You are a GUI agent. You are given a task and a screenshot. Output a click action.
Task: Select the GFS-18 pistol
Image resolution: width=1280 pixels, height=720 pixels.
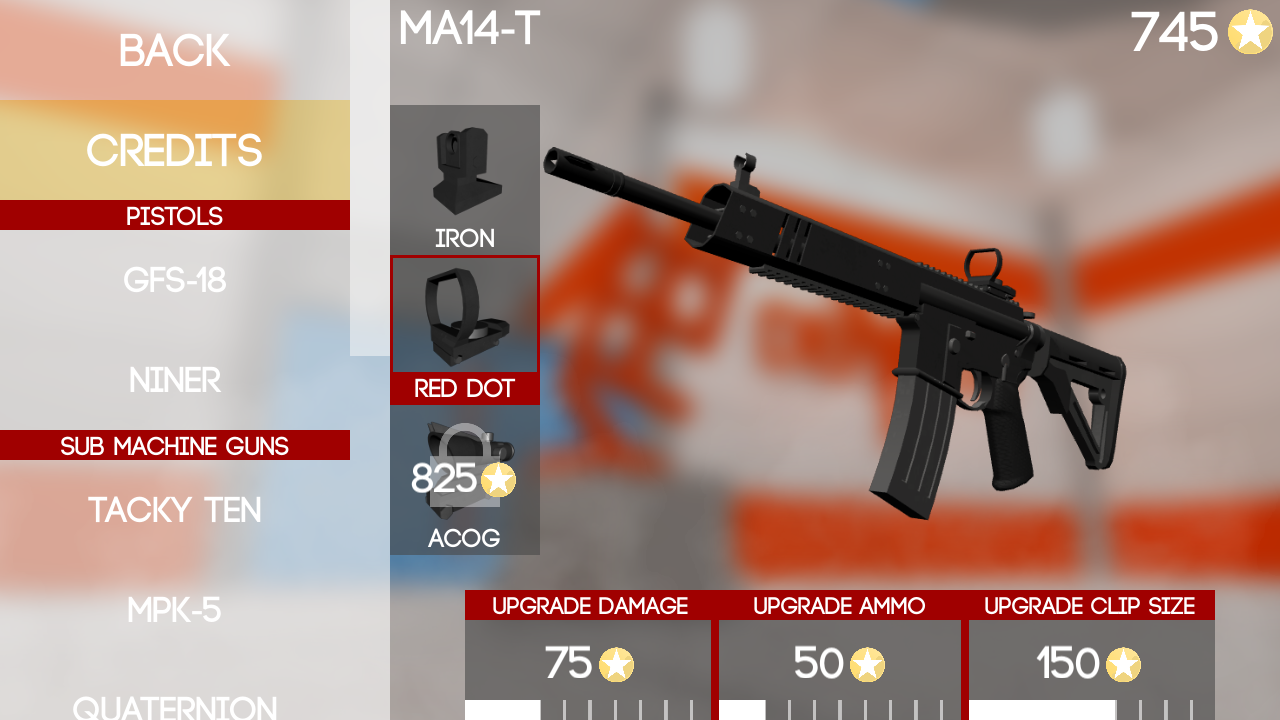tap(174, 281)
